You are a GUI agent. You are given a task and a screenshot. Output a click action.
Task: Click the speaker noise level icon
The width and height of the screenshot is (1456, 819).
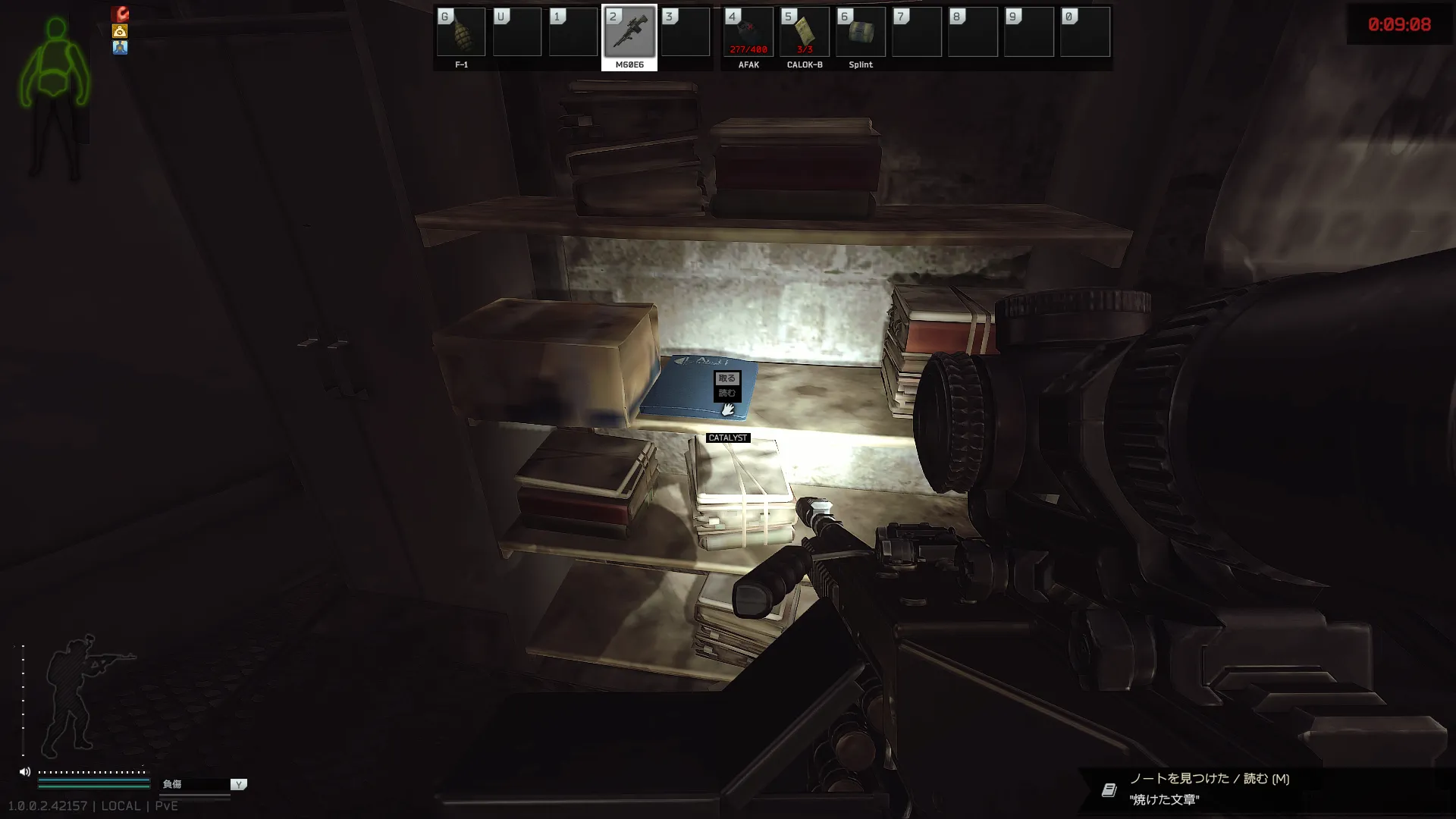pos(25,772)
